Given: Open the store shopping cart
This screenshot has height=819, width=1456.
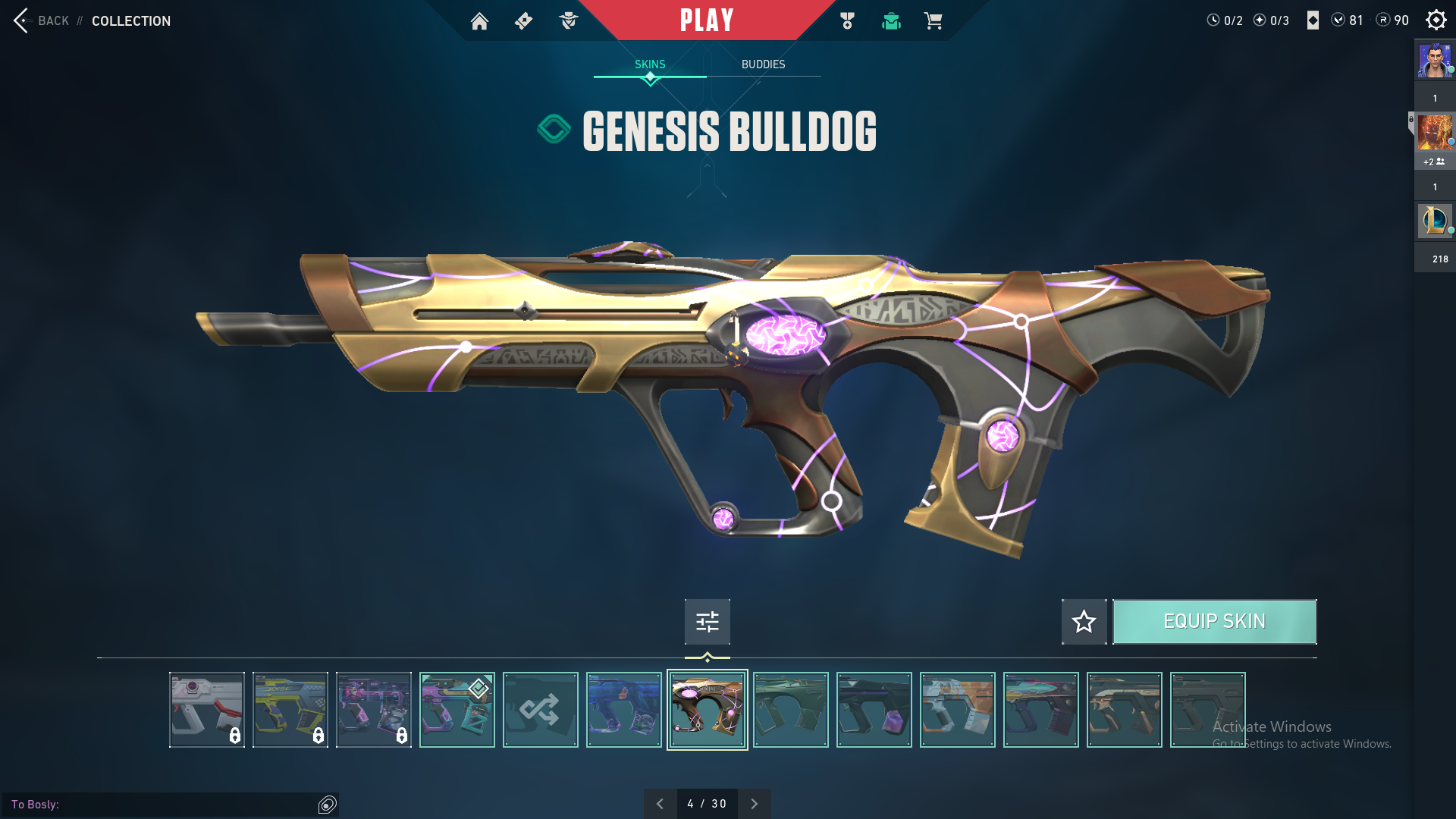Looking at the screenshot, I should point(933,21).
